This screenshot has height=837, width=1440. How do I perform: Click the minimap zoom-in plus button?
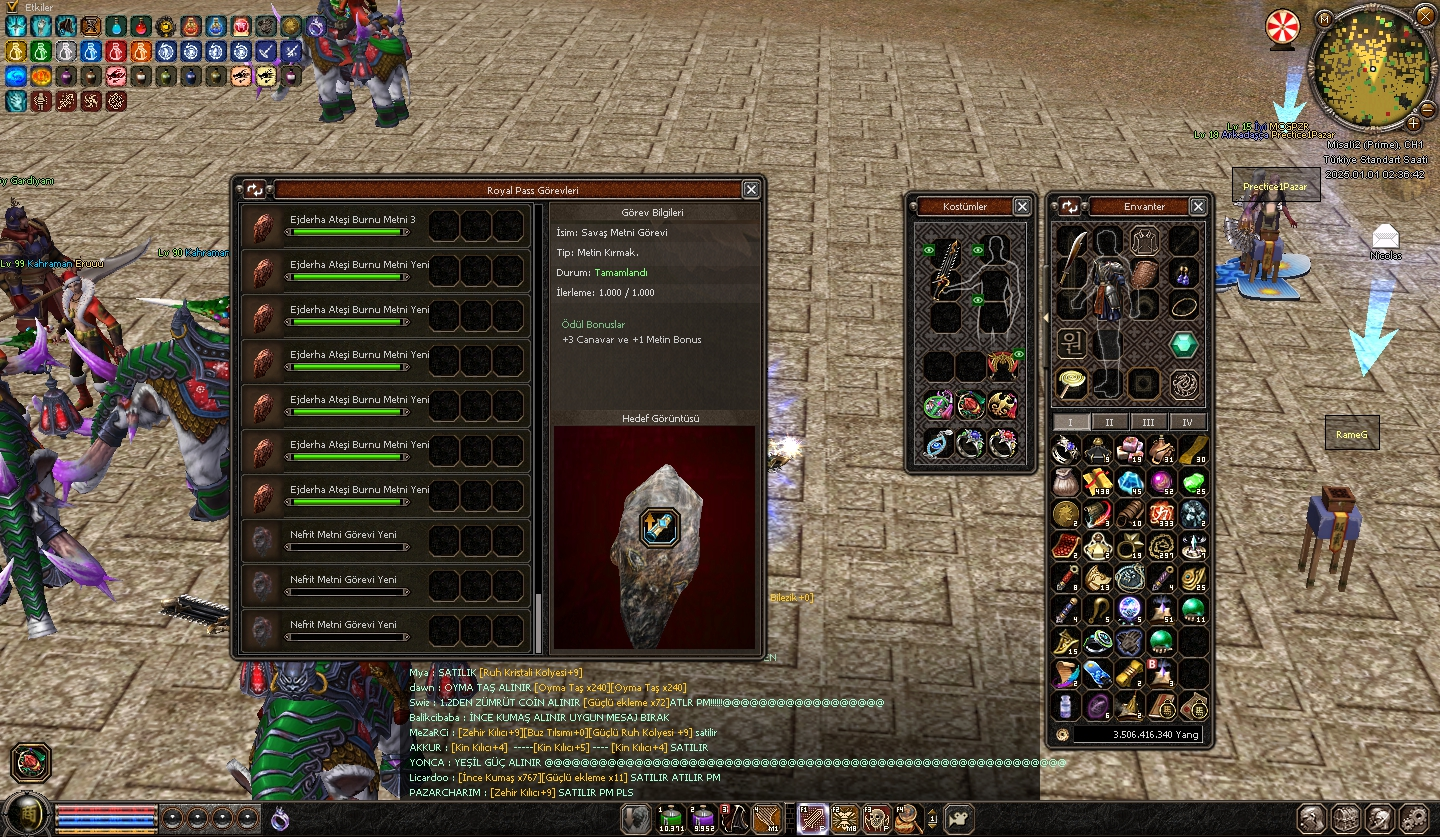point(1414,123)
